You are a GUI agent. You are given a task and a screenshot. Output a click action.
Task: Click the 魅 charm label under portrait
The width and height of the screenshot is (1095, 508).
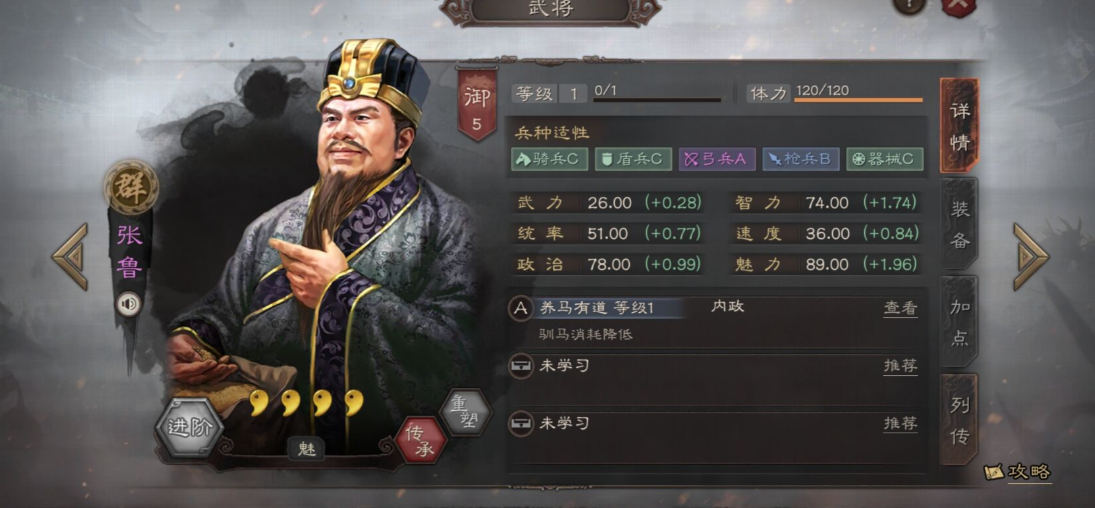click(x=307, y=449)
